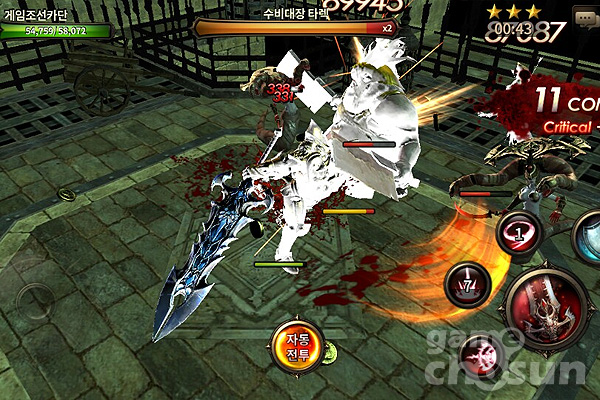Use the slash skill showing cooldown 1
Image resolution: width=600 pixels, height=400 pixels.
tap(520, 234)
